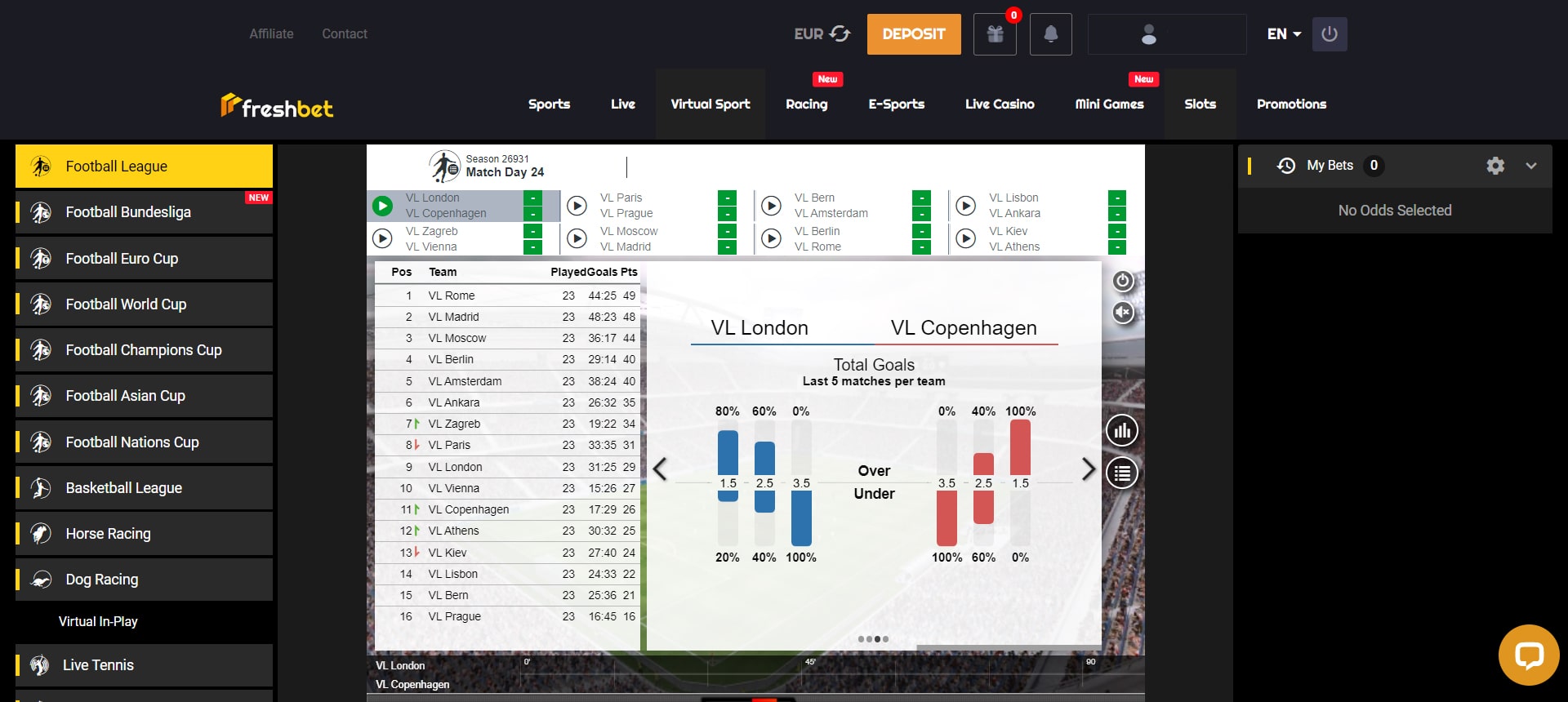Play the VL Paris vs VL Prague match
The width and height of the screenshot is (1568, 702).
[577, 206]
